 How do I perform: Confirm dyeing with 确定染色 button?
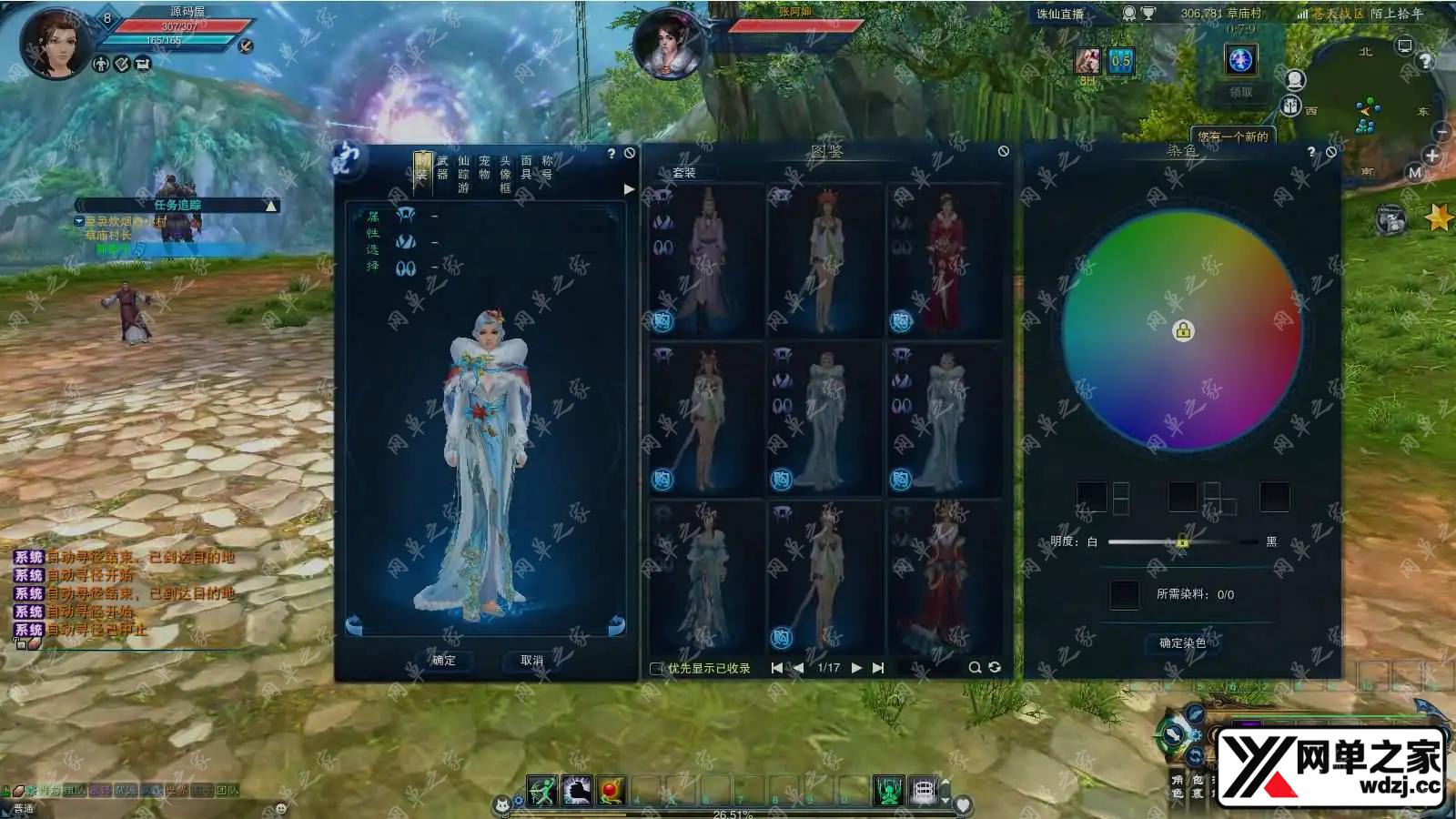click(x=1182, y=643)
